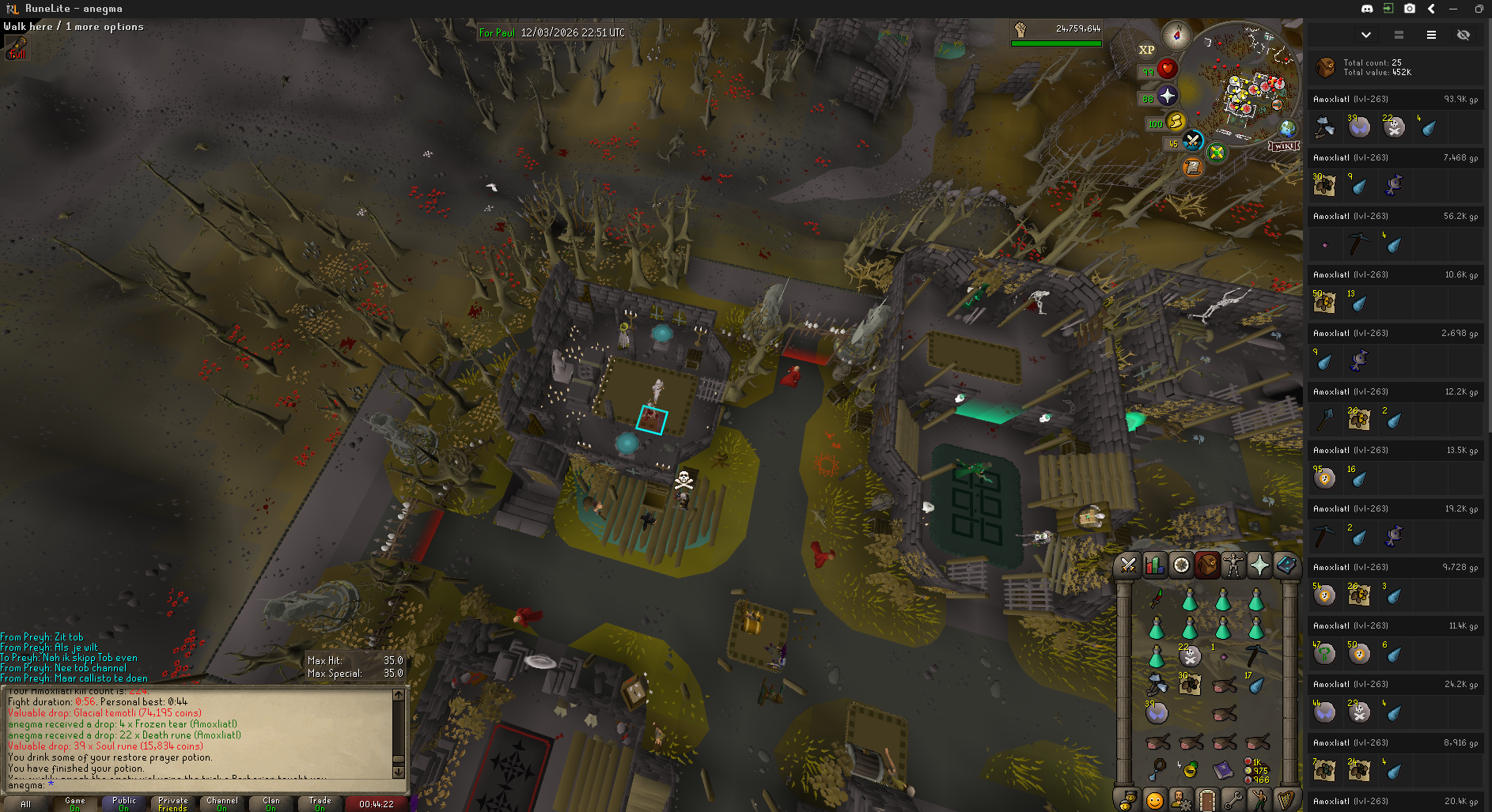The height and width of the screenshot is (812, 1492).
Task: Open the Clan chat filter tab
Action: pos(271,803)
